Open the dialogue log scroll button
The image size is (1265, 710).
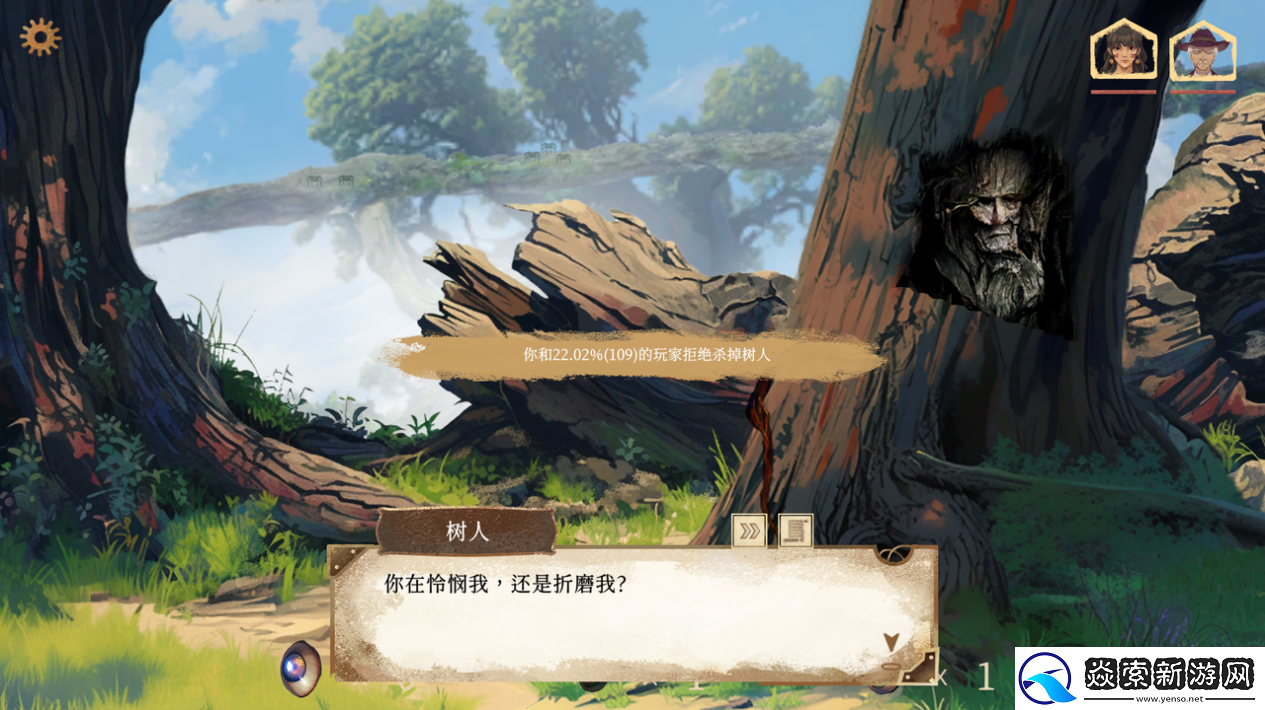(x=796, y=530)
